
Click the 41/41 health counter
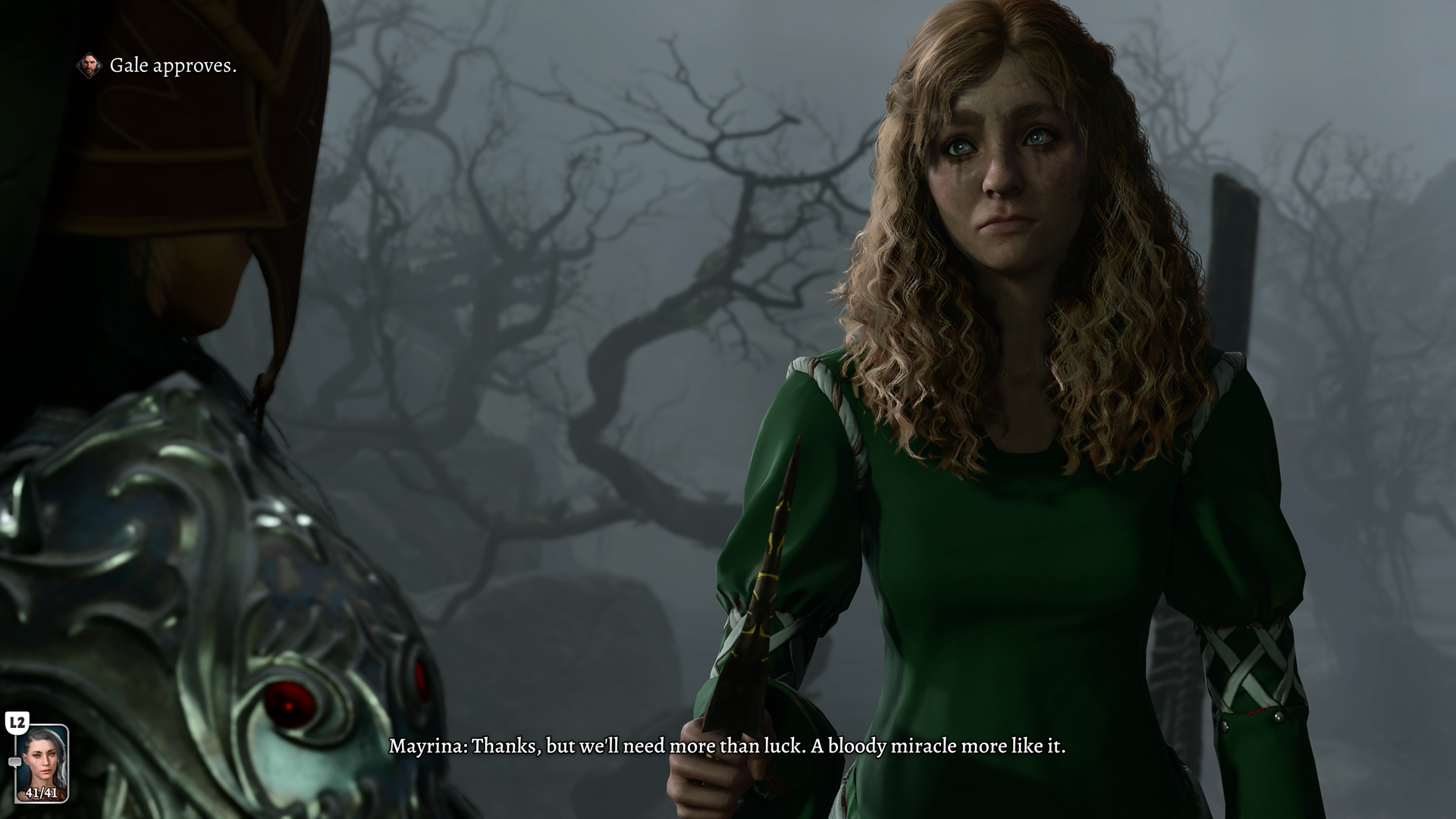pos(41,793)
